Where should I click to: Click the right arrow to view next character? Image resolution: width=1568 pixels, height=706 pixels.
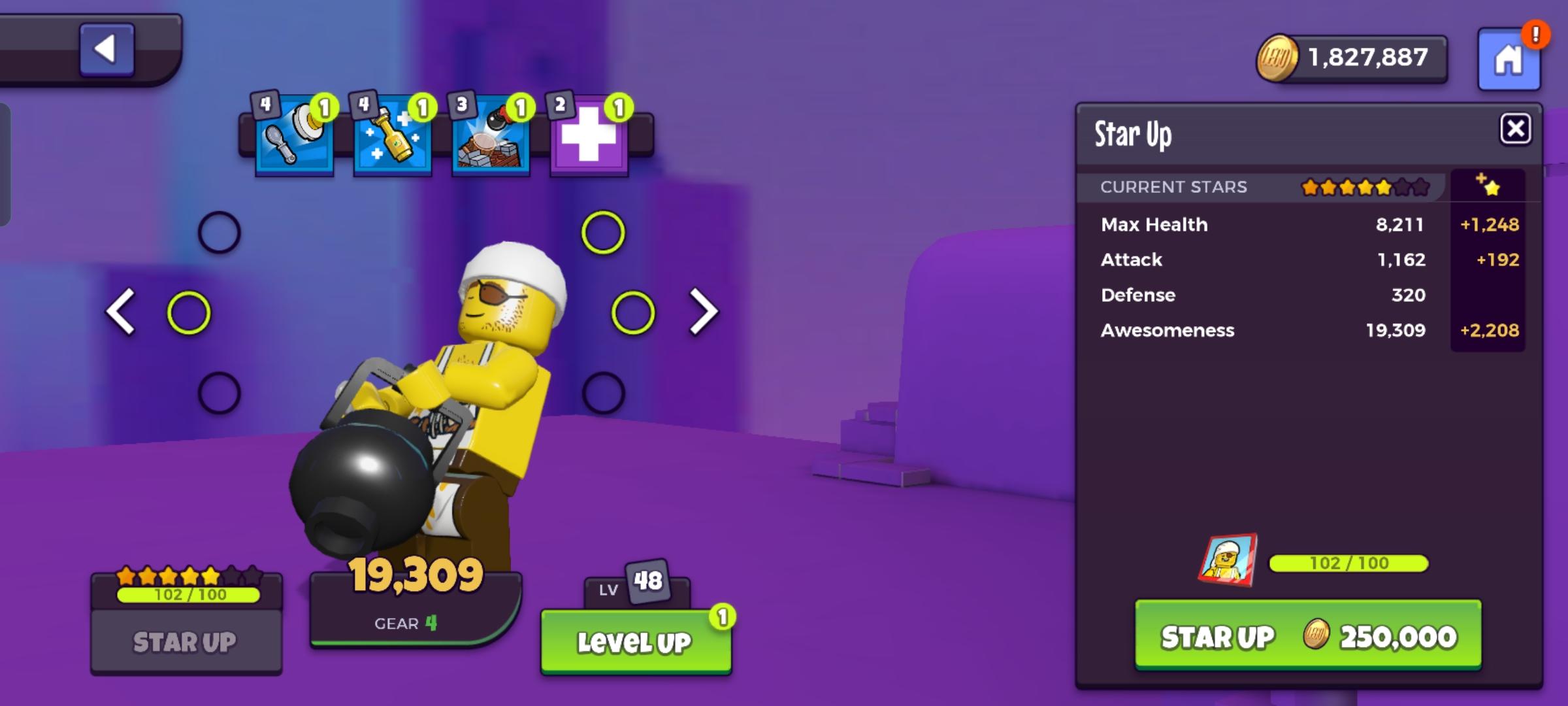[700, 312]
